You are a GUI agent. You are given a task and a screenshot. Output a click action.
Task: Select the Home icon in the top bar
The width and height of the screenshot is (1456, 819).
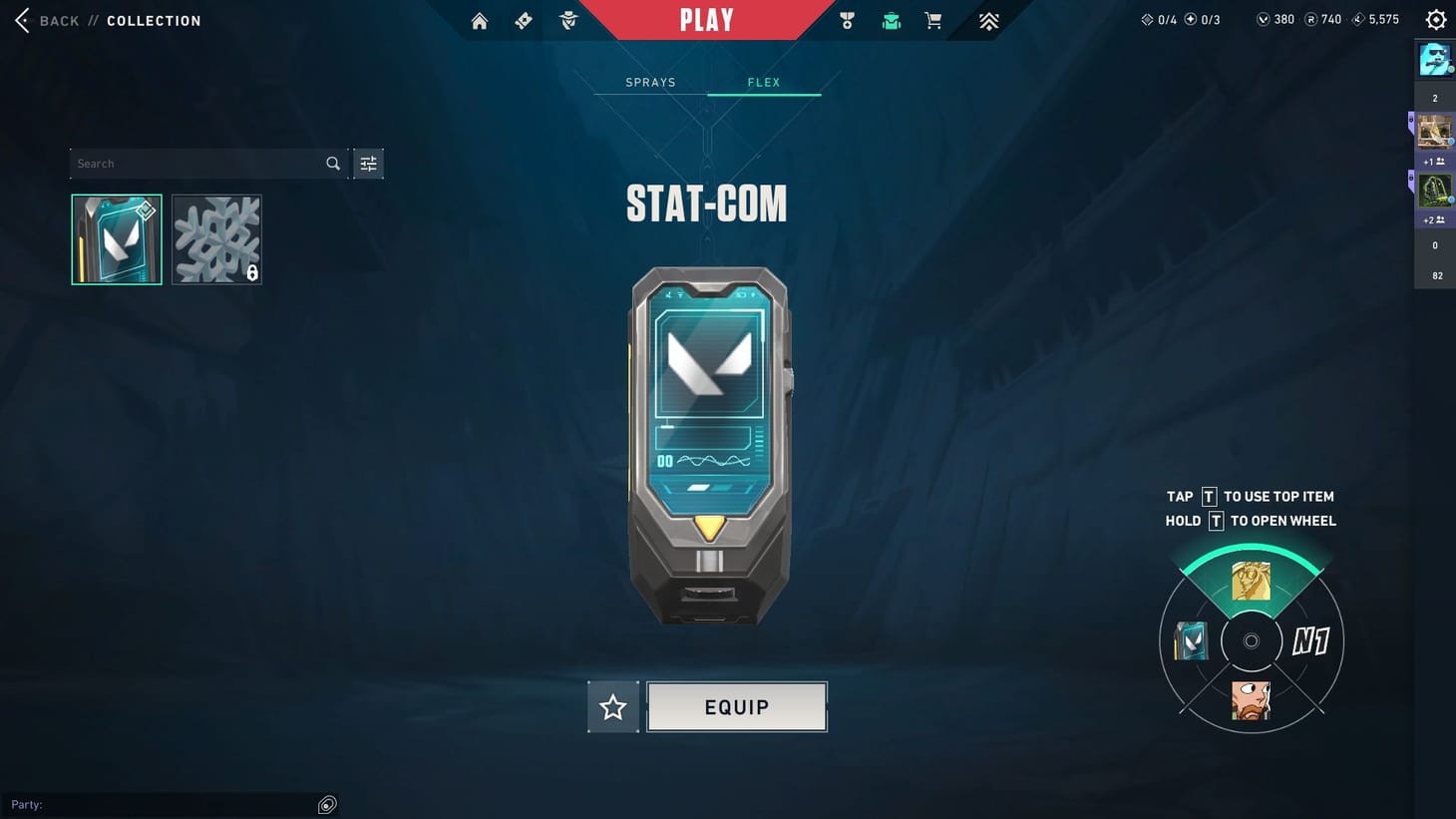tap(479, 20)
